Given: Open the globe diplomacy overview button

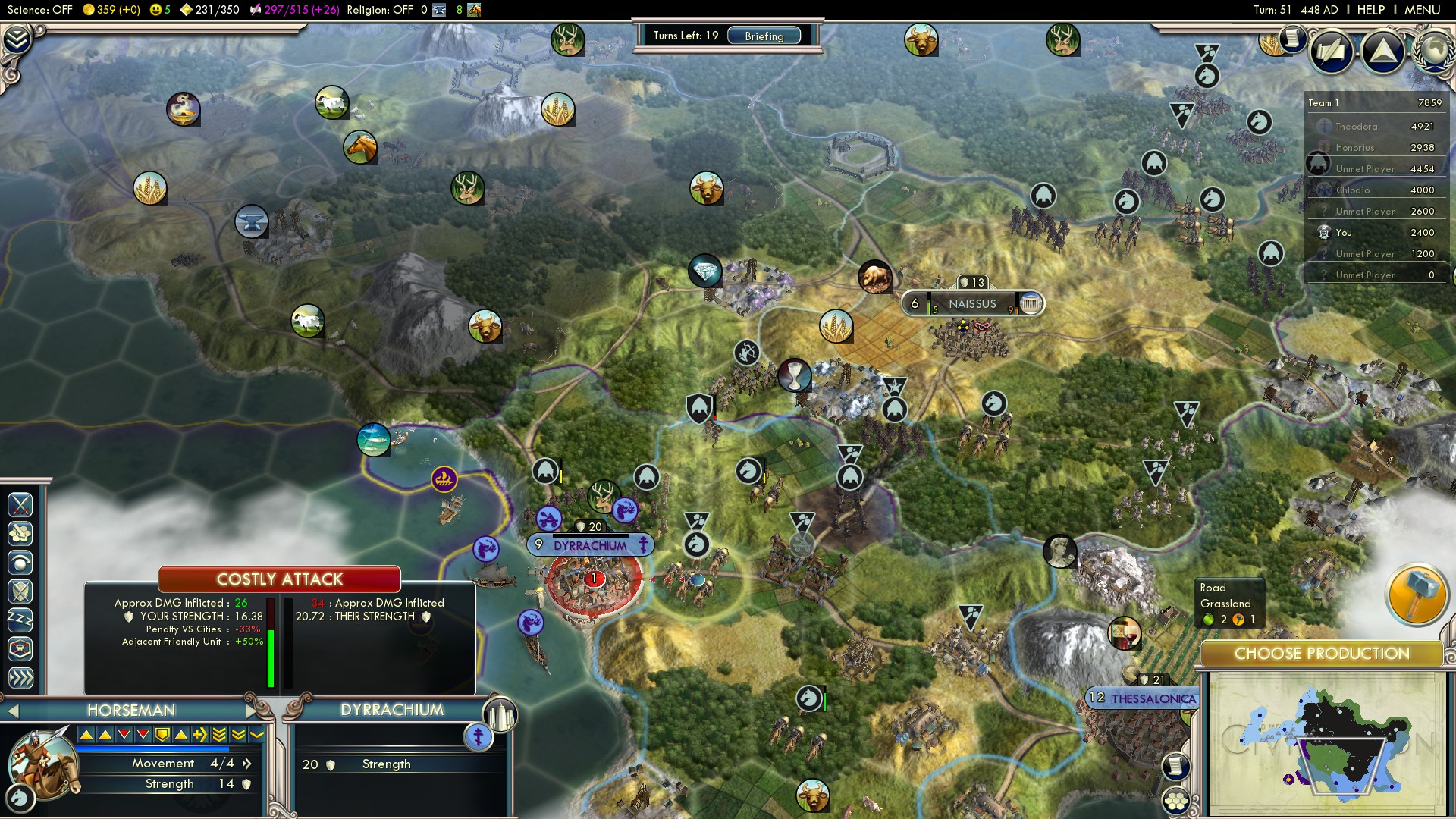Looking at the screenshot, I should click(x=1433, y=50).
